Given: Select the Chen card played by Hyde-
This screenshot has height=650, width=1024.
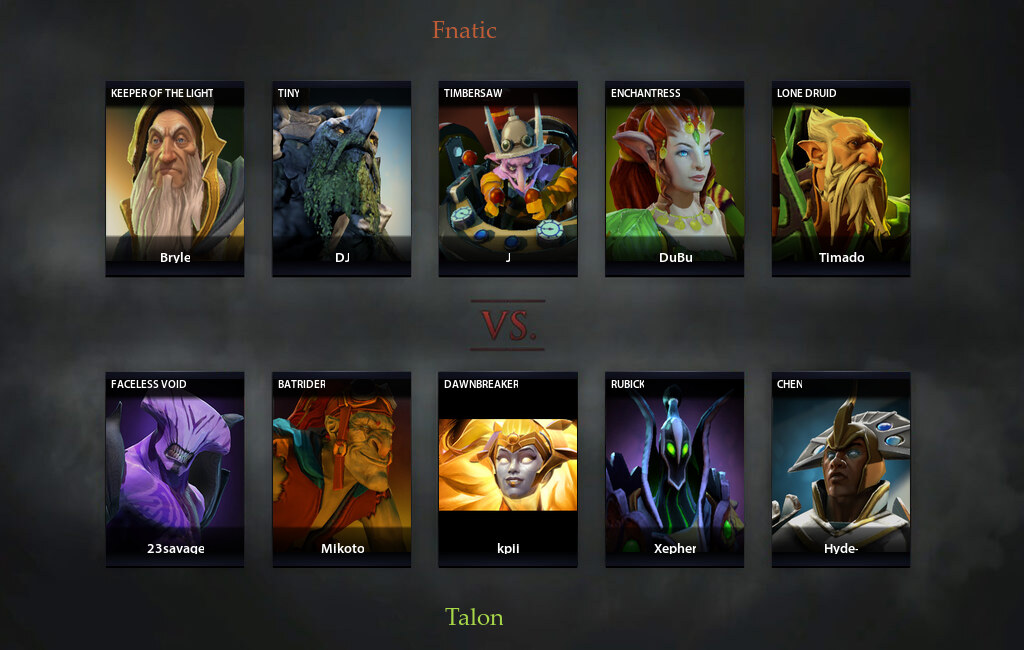Looking at the screenshot, I should [841, 469].
